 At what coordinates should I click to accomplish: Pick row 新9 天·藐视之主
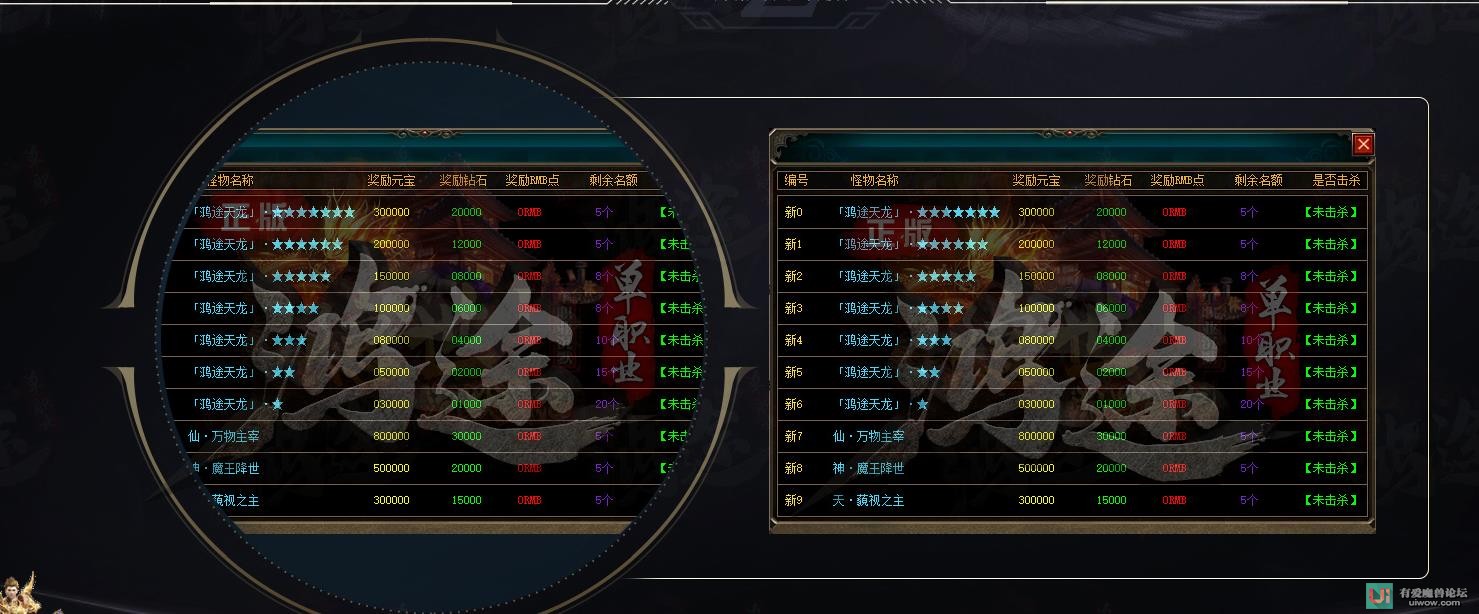1071,500
